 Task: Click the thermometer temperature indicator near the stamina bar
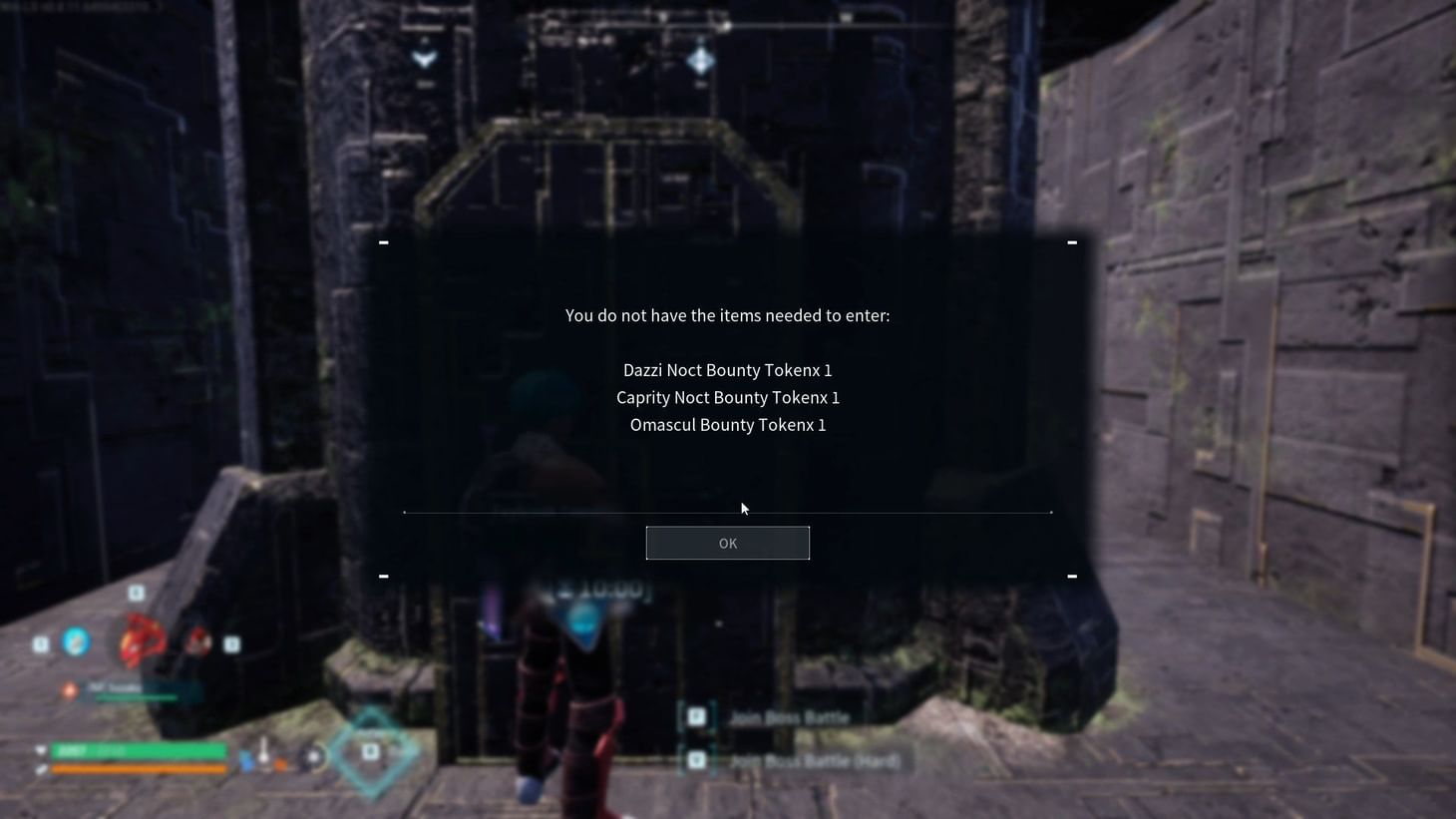(265, 754)
